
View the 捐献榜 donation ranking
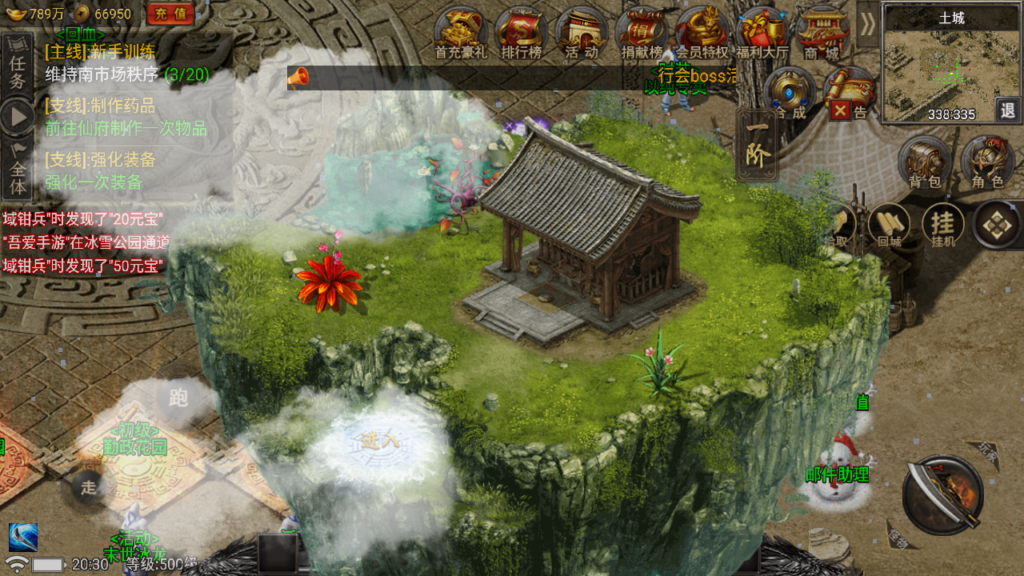[x=642, y=32]
